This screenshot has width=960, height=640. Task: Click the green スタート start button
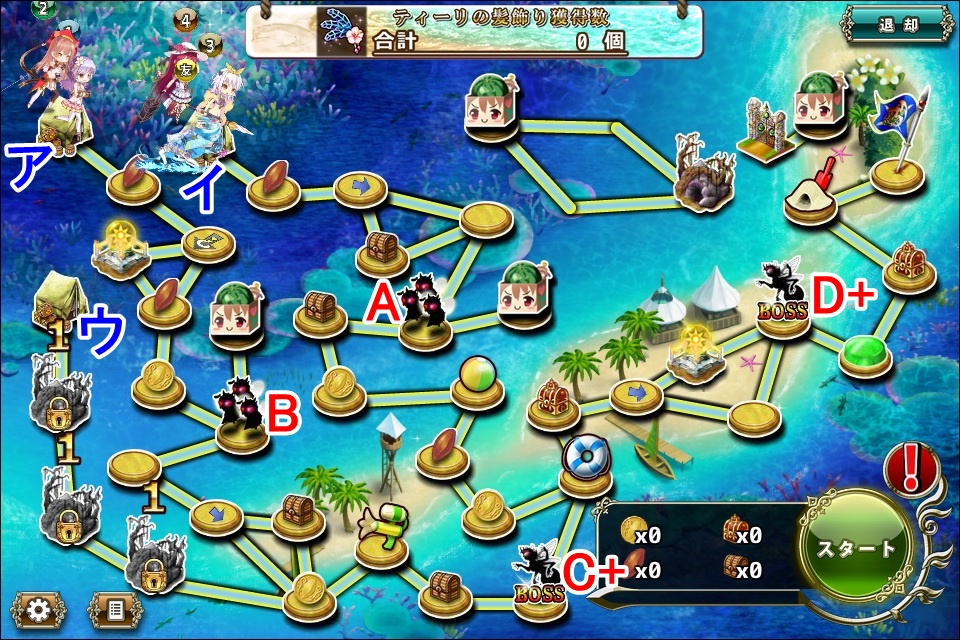pos(857,548)
